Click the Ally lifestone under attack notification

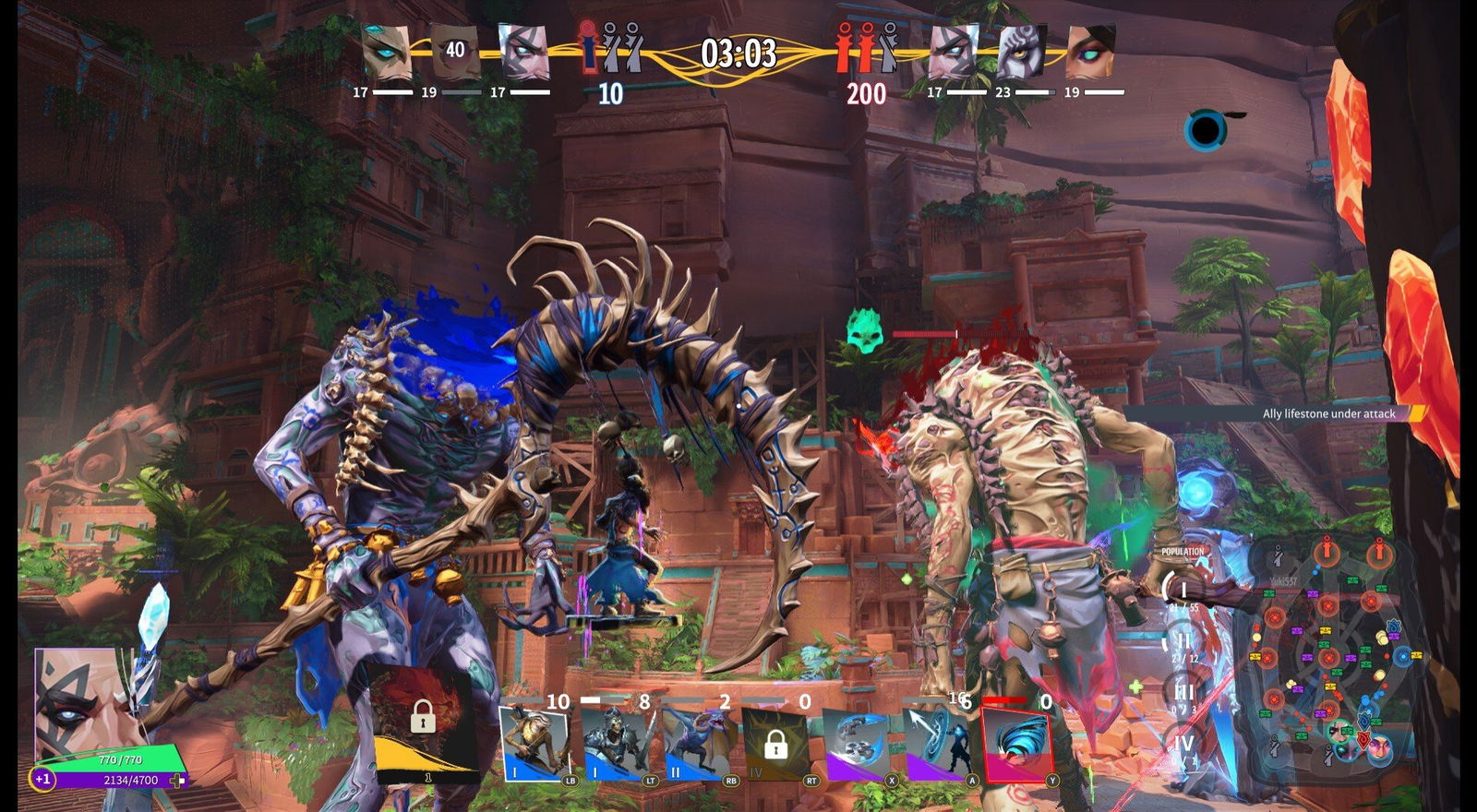1328,413
